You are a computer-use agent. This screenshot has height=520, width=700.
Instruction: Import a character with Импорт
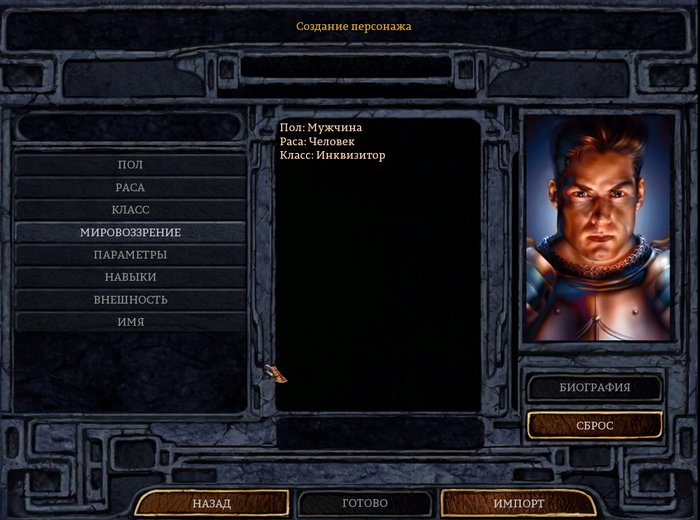pos(518,503)
